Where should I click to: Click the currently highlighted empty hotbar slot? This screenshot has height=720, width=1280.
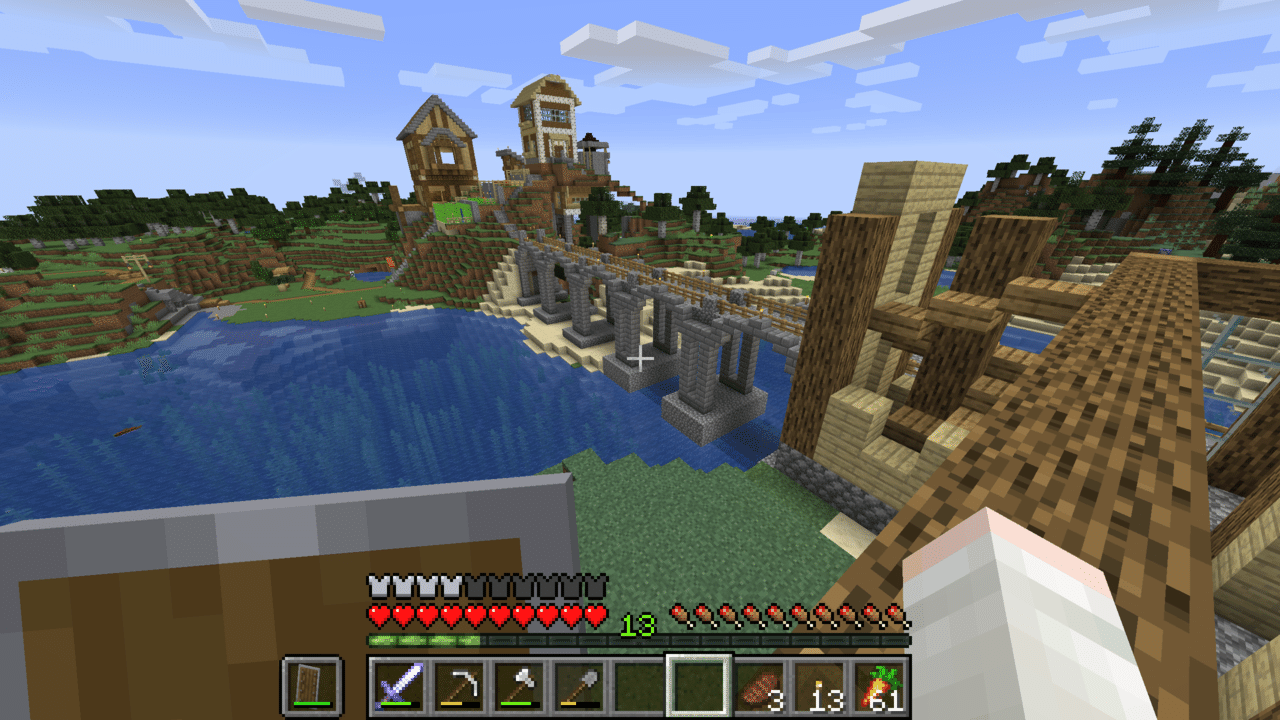(700, 684)
